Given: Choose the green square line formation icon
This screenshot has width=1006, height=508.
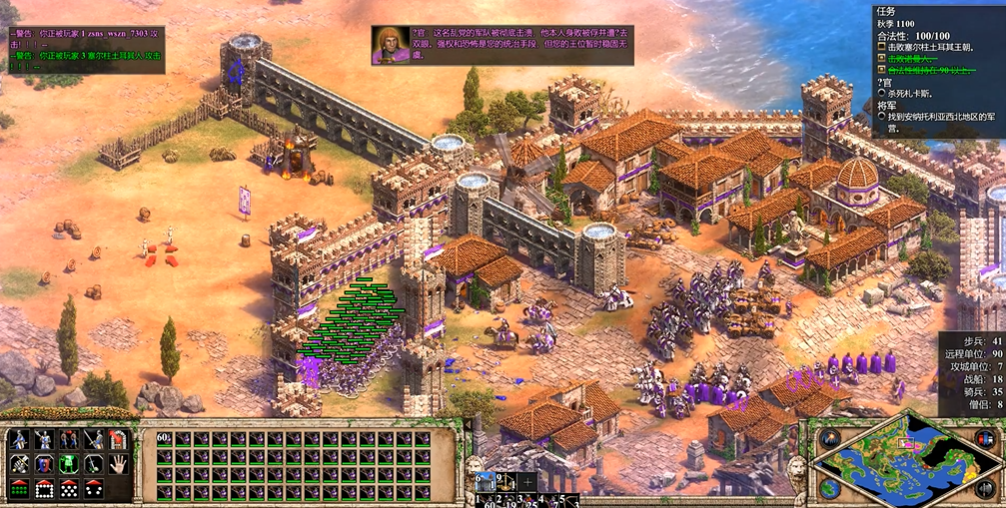Looking at the screenshot, I should tap(20, 489).
